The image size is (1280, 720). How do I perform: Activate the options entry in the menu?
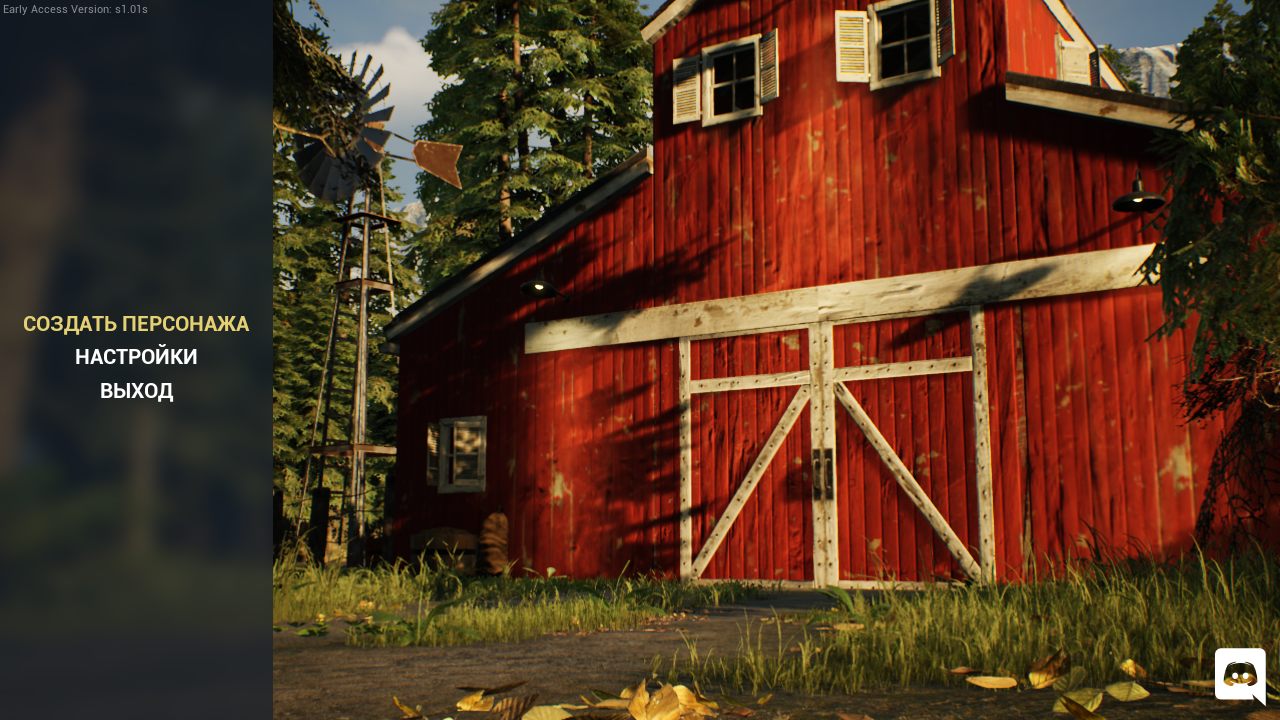tap(136, 357)
